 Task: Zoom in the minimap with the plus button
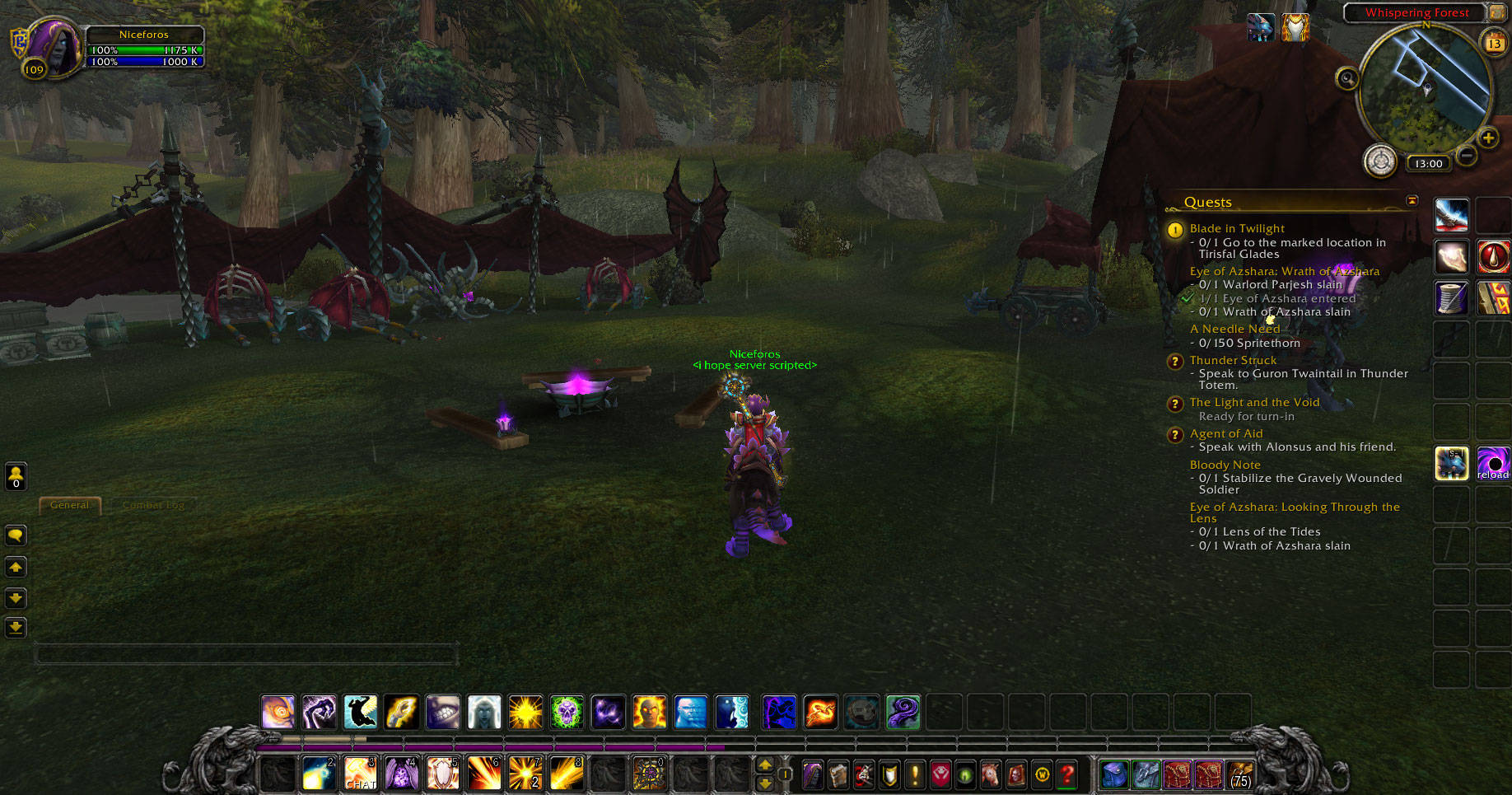1488,138
